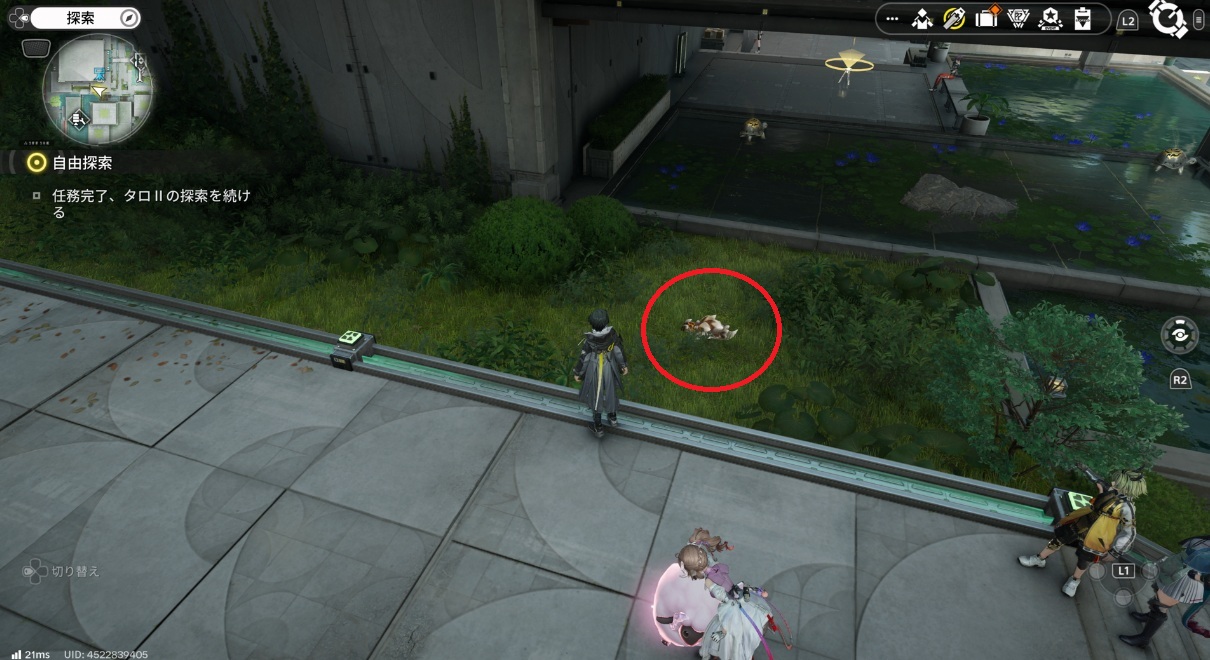Open the circular minimap
The height and width of the screenshot is (660, 1210).
point(97,89)
